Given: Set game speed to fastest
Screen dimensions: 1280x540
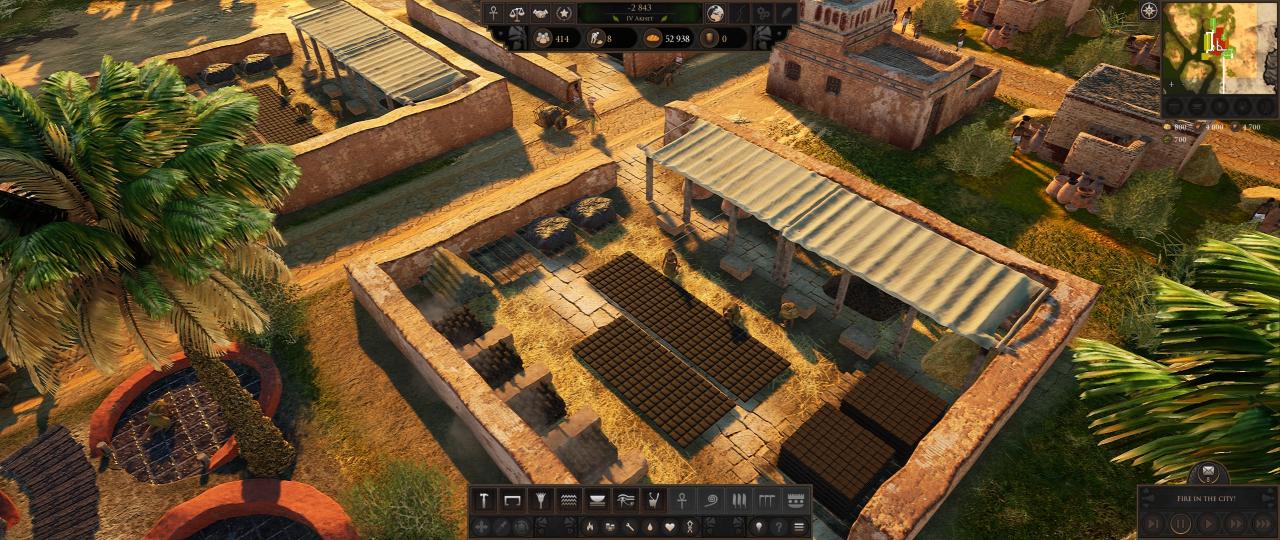Looking at the screenshot, I should [1263, 523].
